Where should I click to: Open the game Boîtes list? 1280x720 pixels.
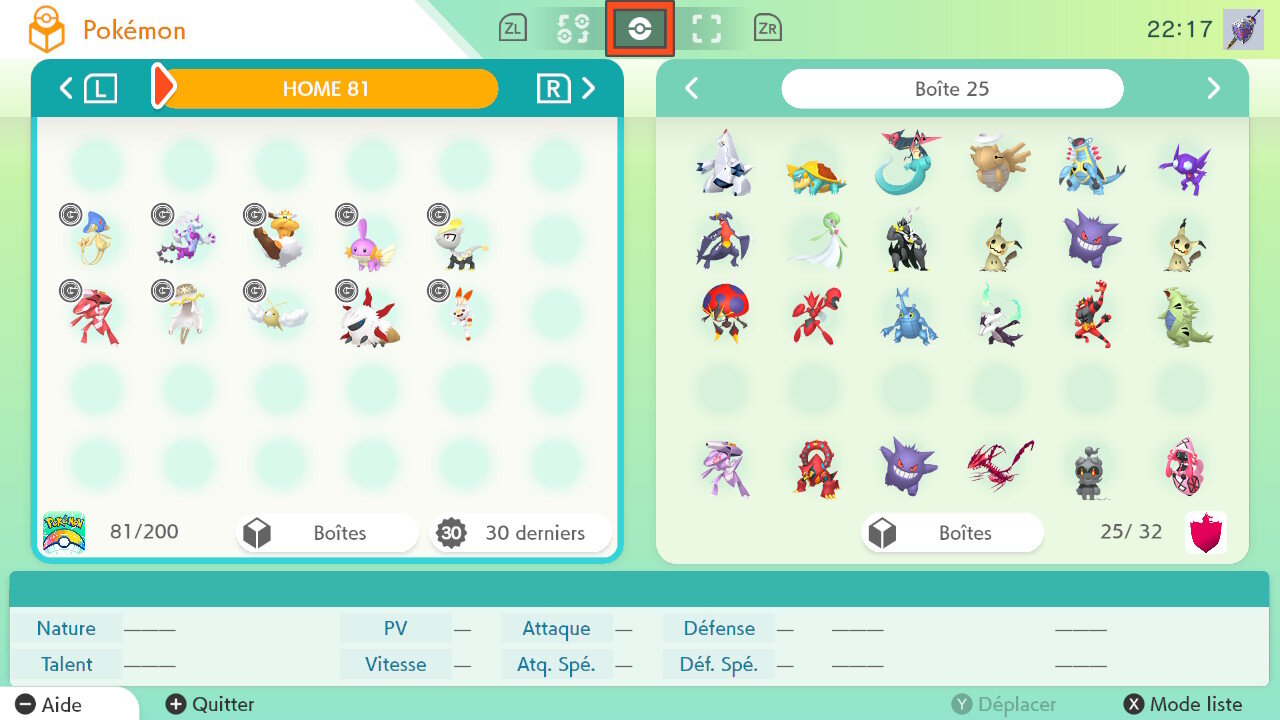click(x=951, y=533)
